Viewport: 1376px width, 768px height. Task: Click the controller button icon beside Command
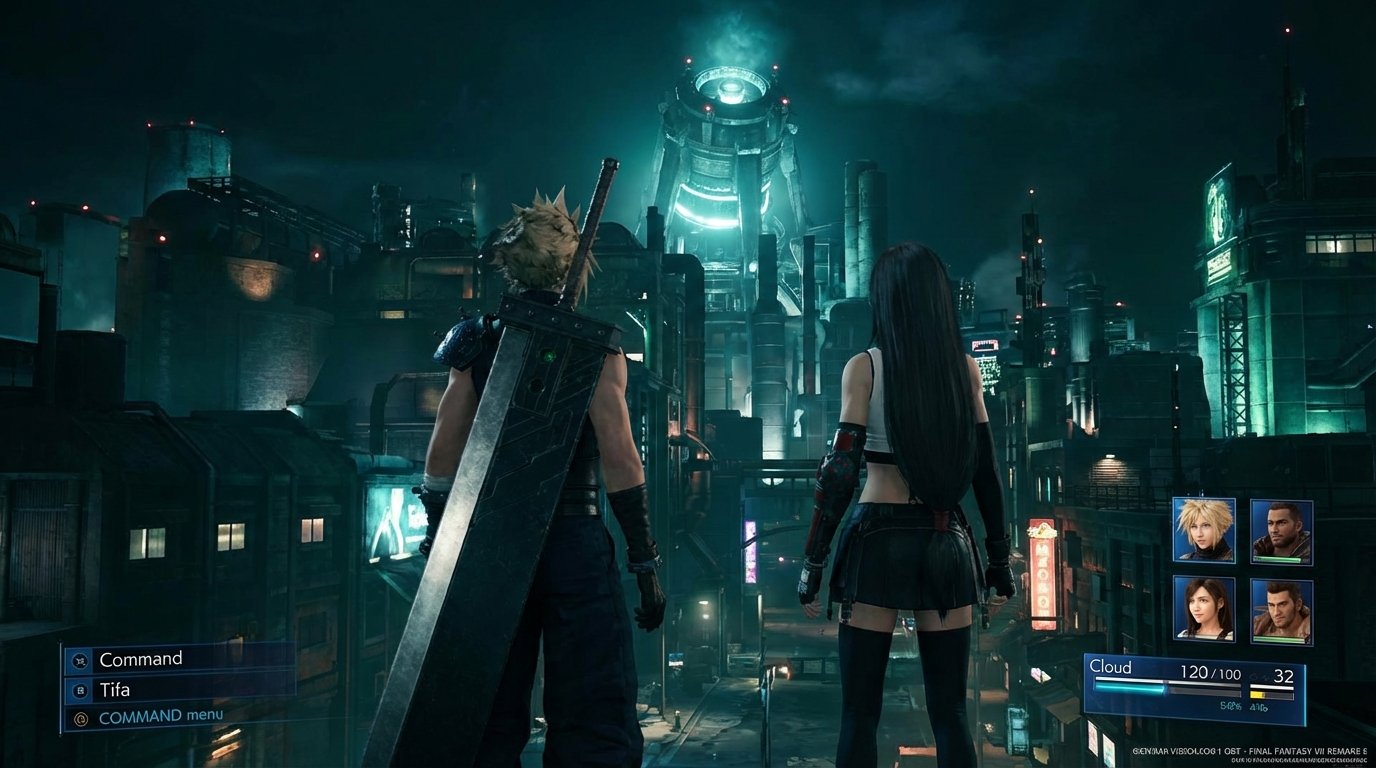click(x=79, y=660)
